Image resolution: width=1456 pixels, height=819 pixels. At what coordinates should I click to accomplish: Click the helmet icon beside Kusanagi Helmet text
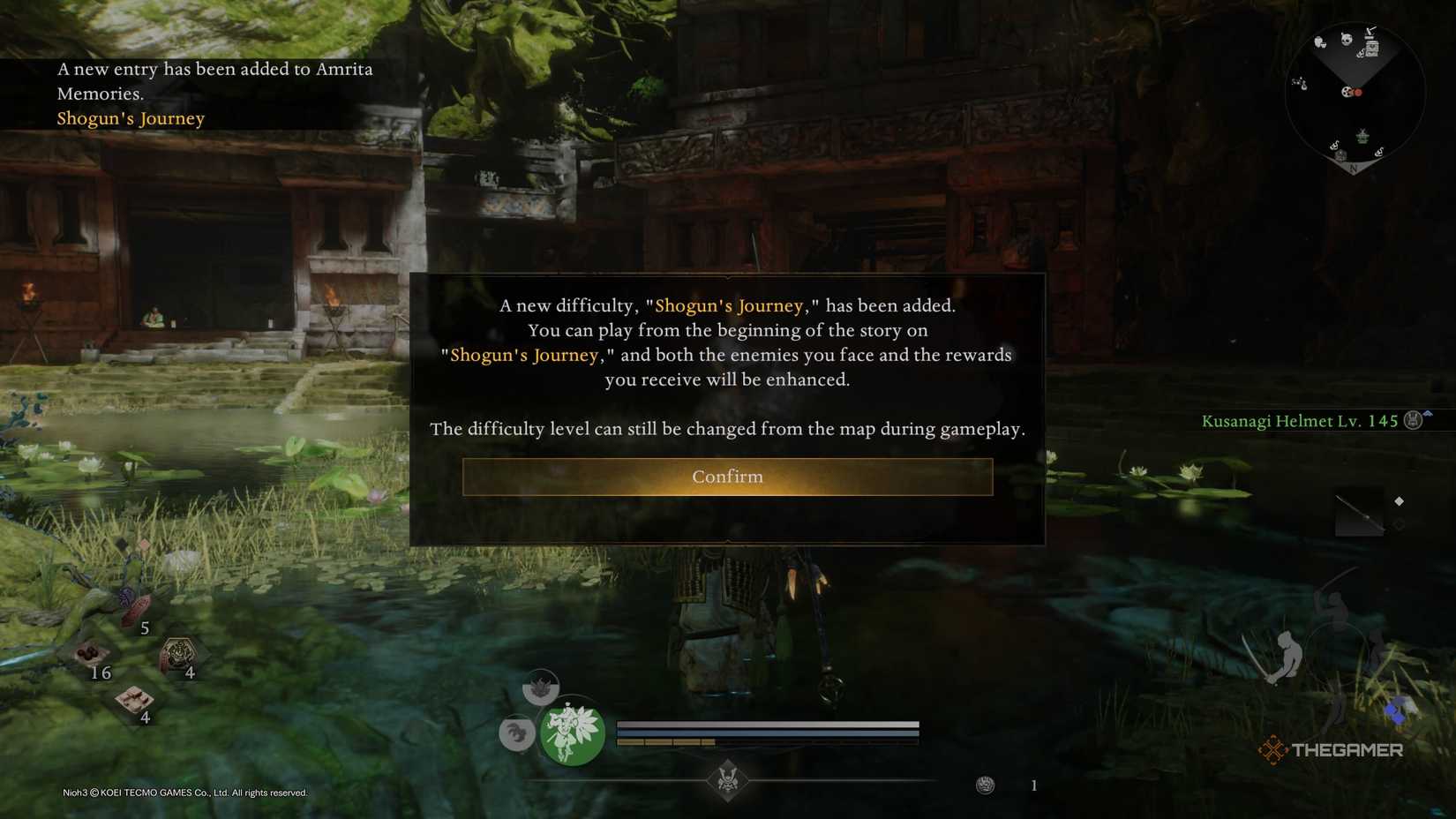pos(1412,421)
